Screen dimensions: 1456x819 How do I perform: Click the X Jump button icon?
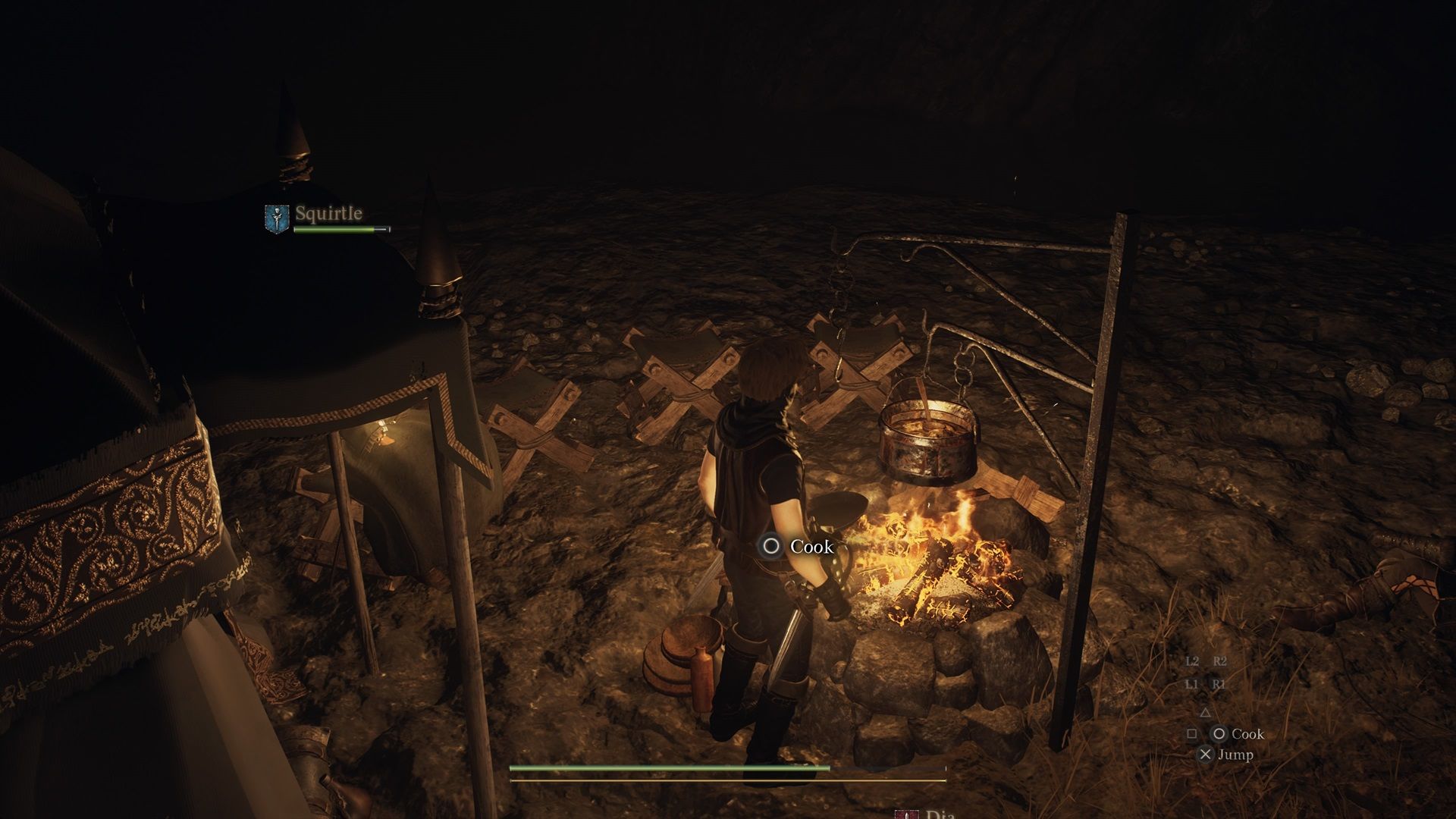pyautogui.click(x=1206, y=755)
